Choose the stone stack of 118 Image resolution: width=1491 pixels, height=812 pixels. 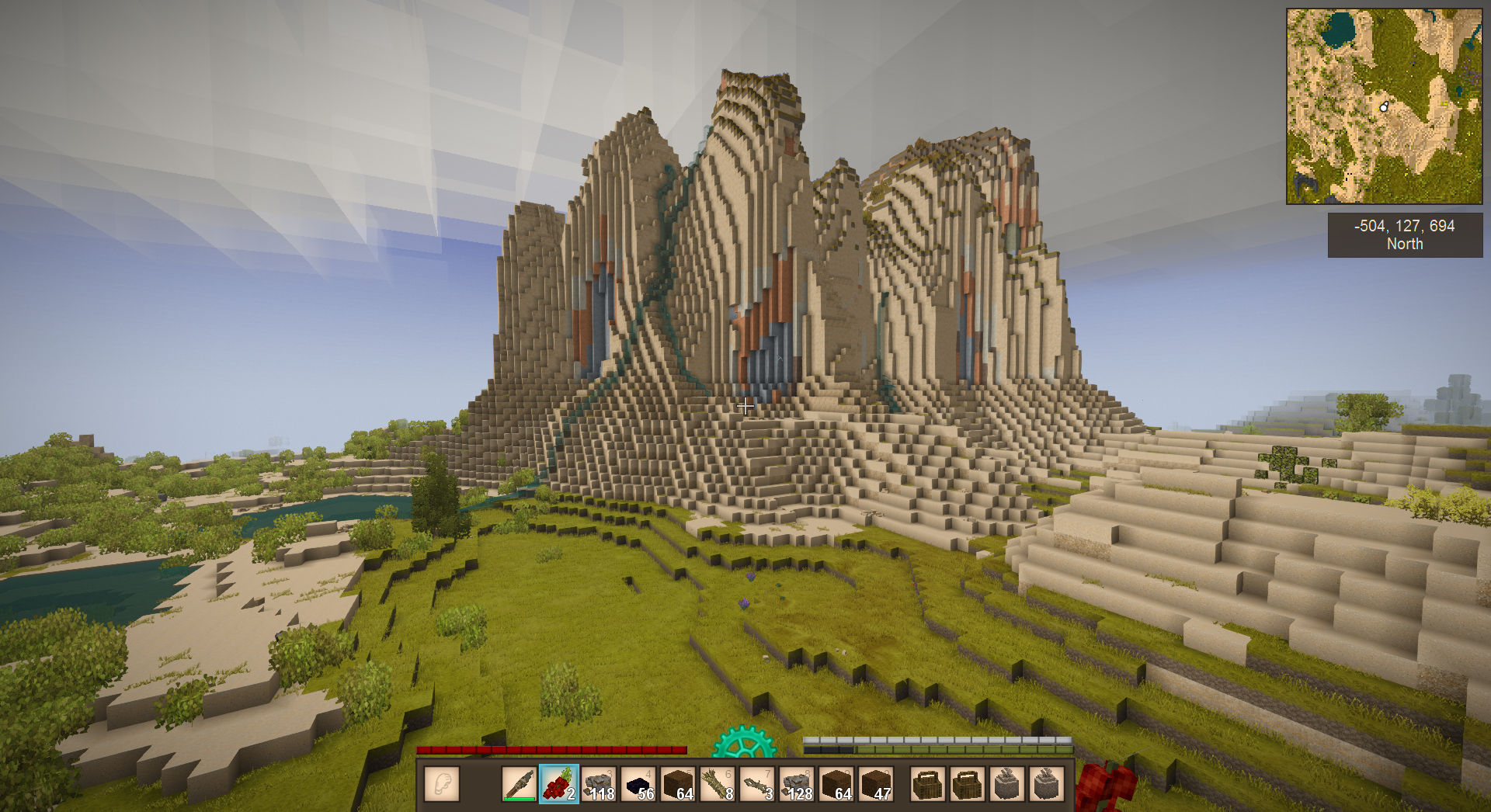[x=599, y=783]
